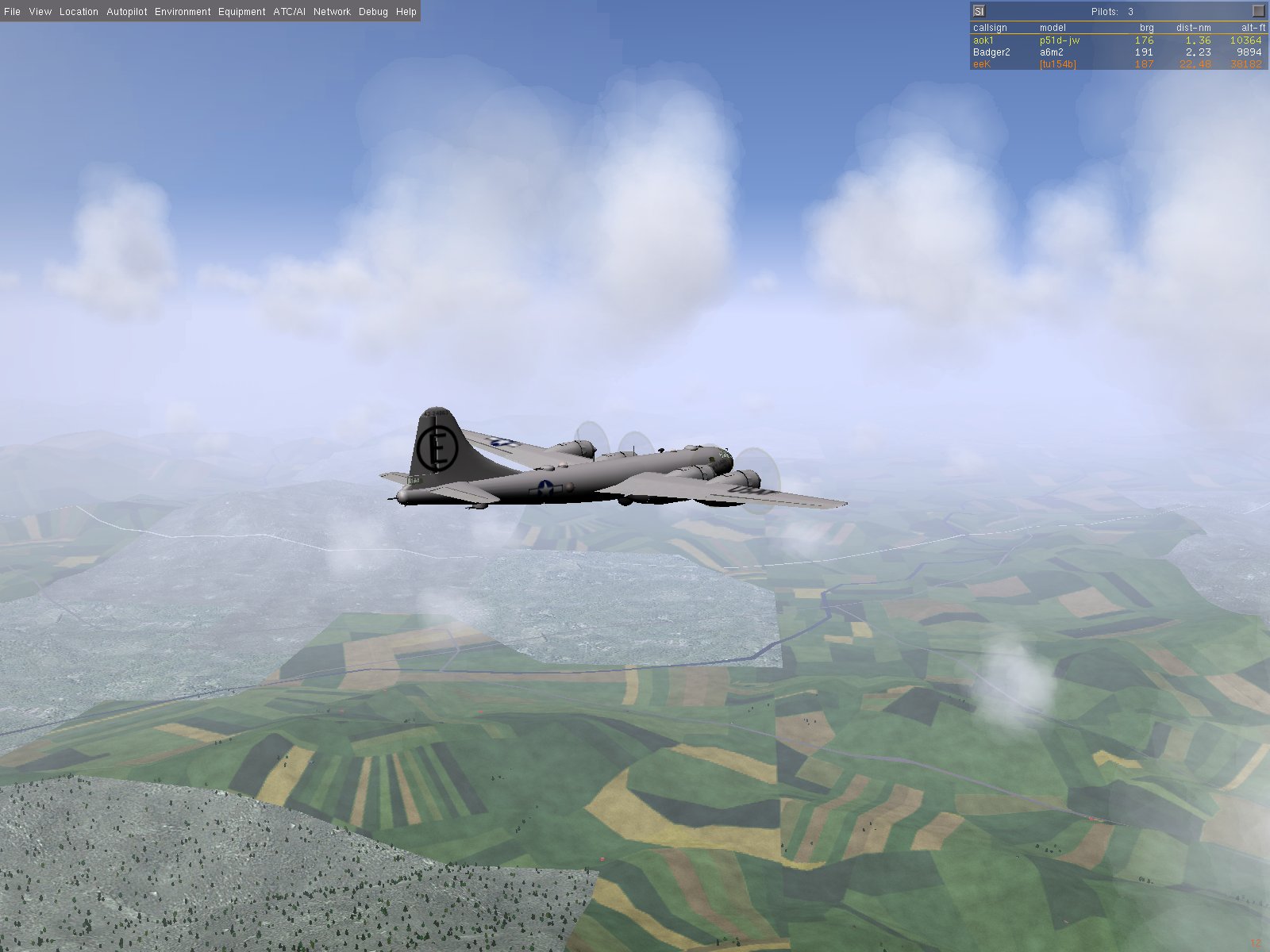Open the Location menu
This screenshot has width=1270, height=952.
79,12
